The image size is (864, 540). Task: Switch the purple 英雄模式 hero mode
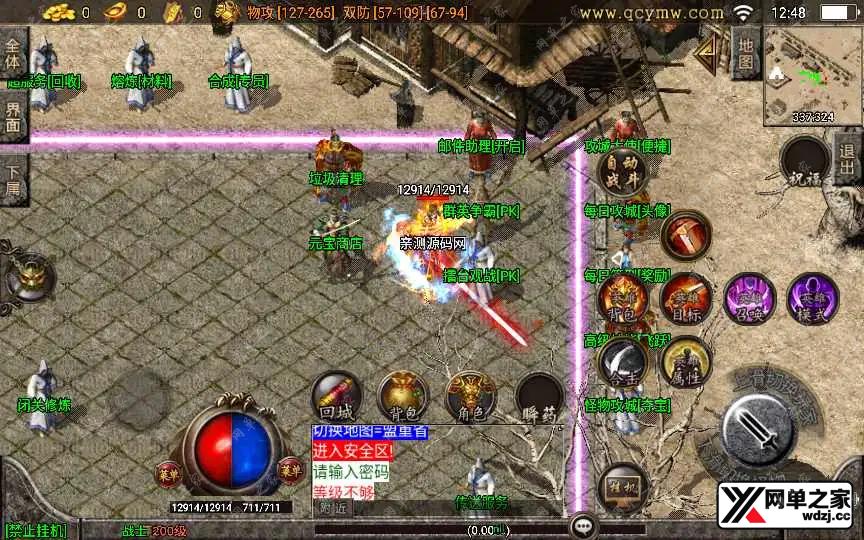[x=812, y=298]
